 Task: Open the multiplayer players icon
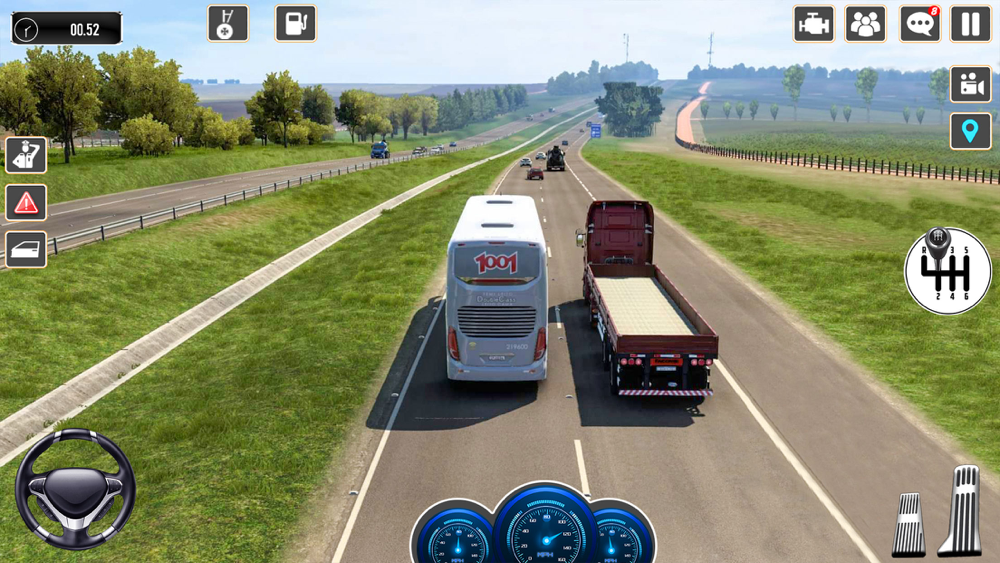tap(865, 24)
